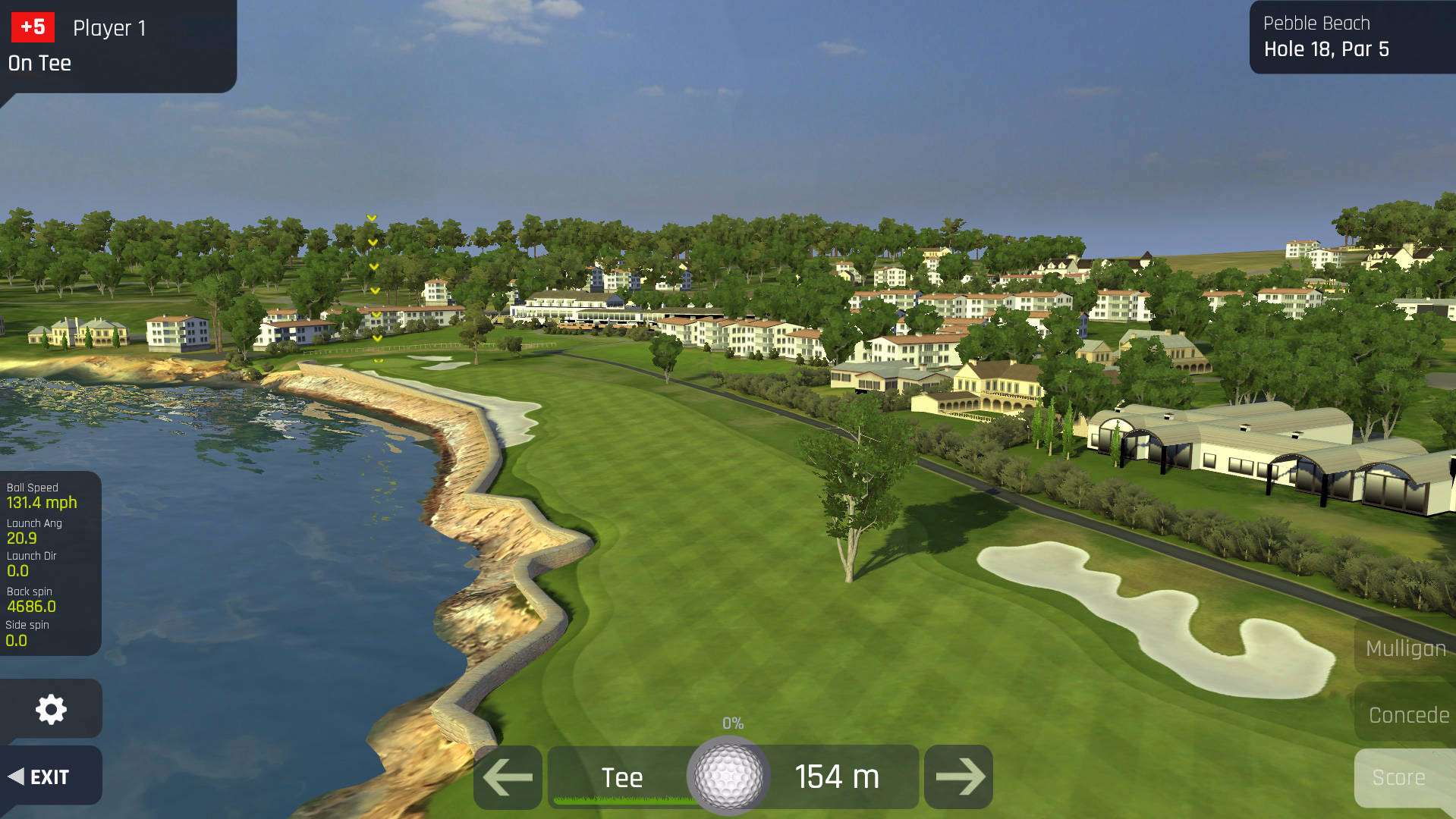
Task: Open the Score card
Action: pos(1398,777)
